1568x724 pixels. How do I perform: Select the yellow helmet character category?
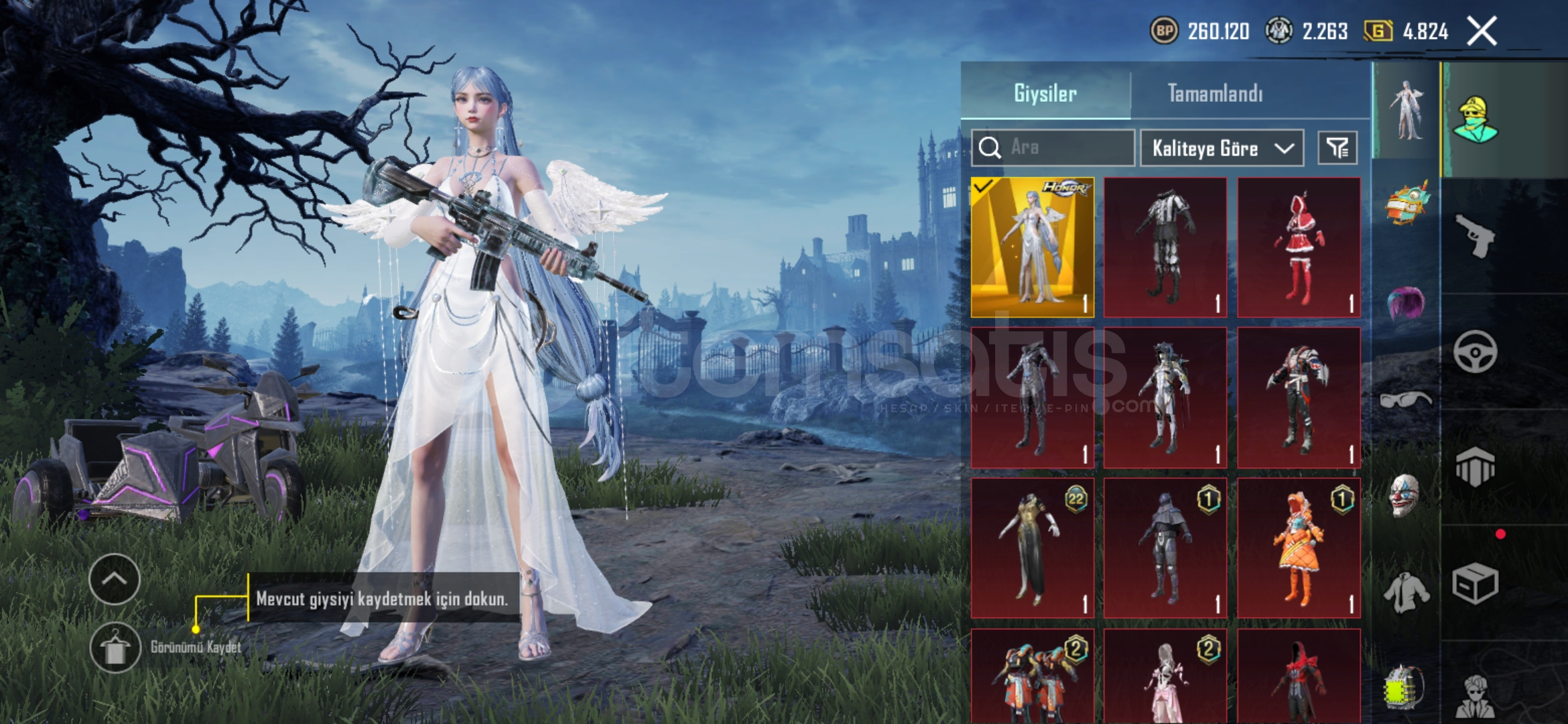click(x=1475, y=120)
